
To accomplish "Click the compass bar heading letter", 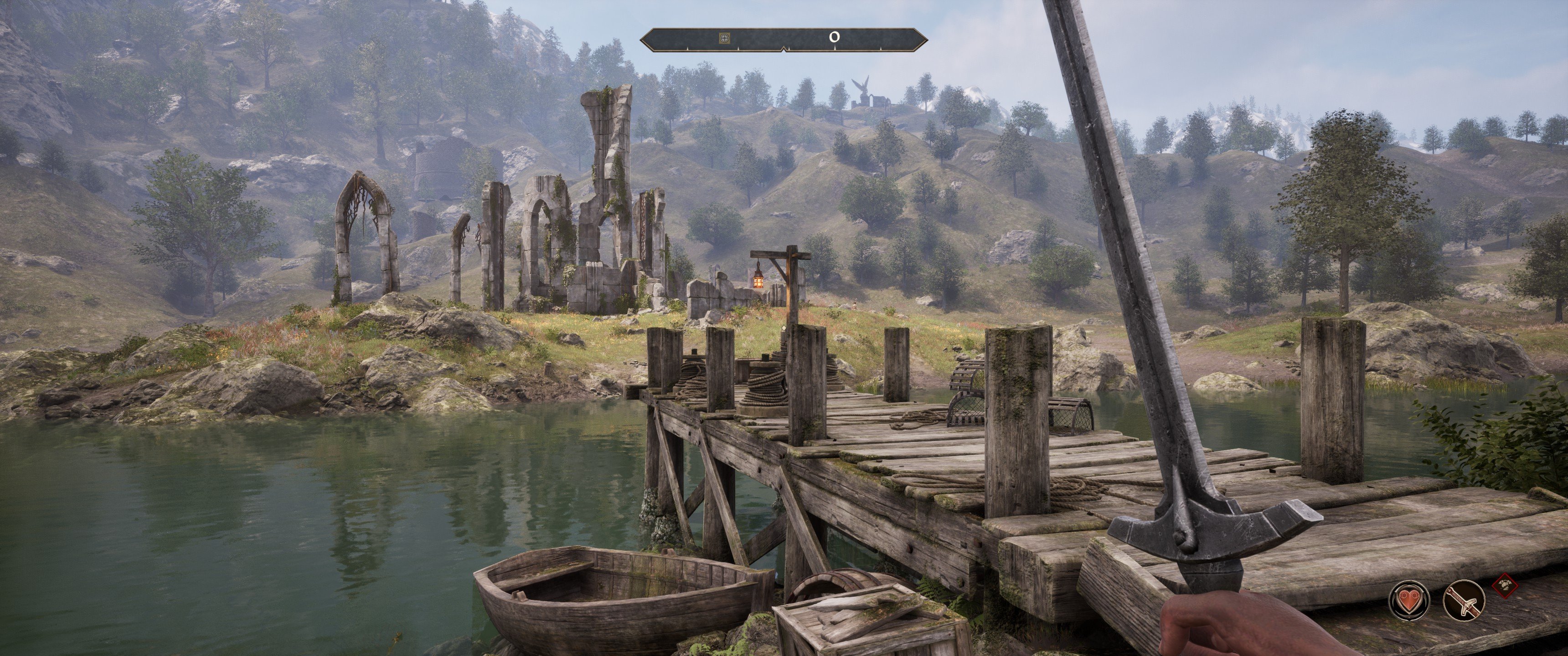I will (835, 37).
